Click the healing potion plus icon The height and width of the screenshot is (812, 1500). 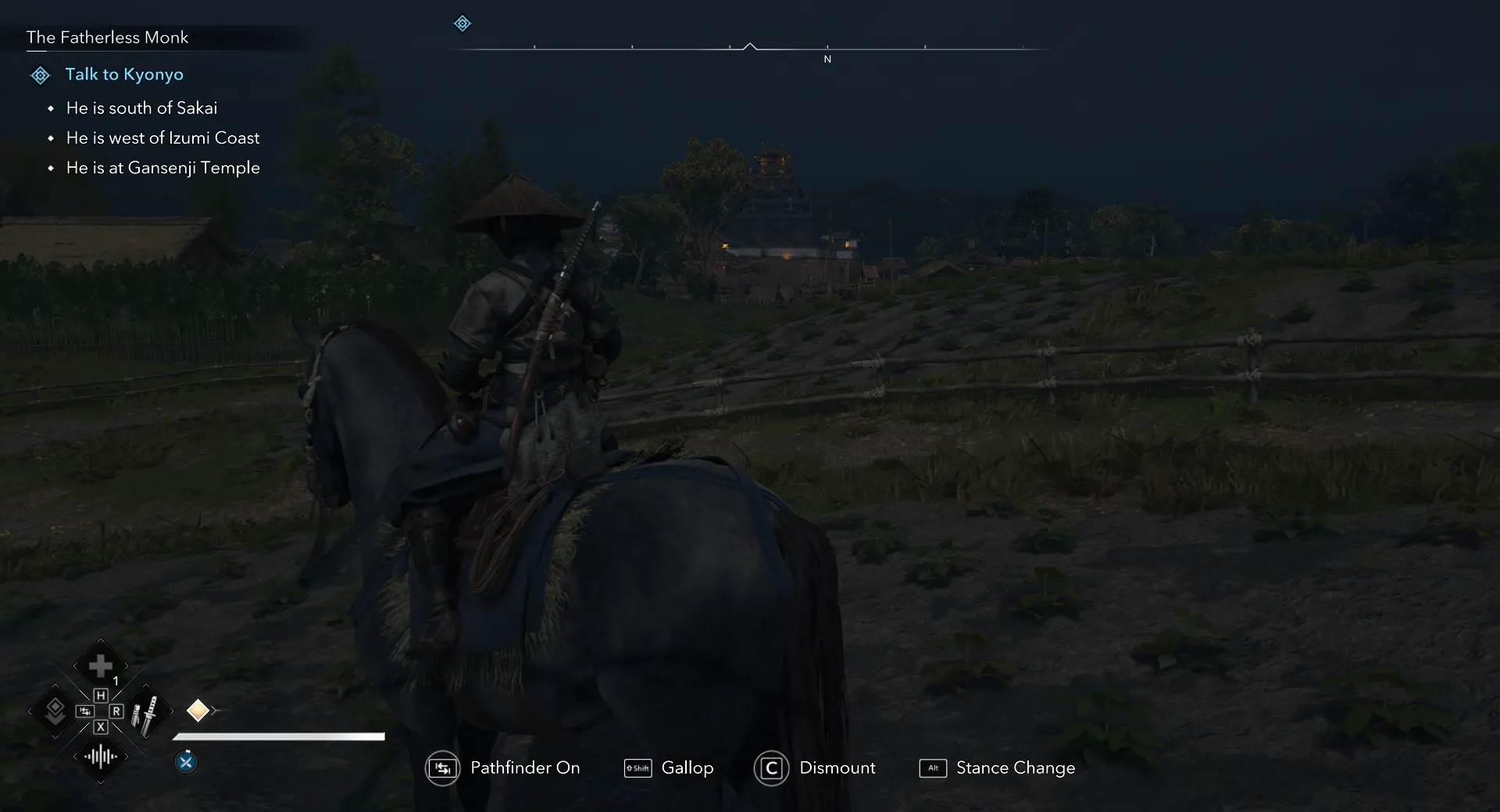(x=100, y=664)
